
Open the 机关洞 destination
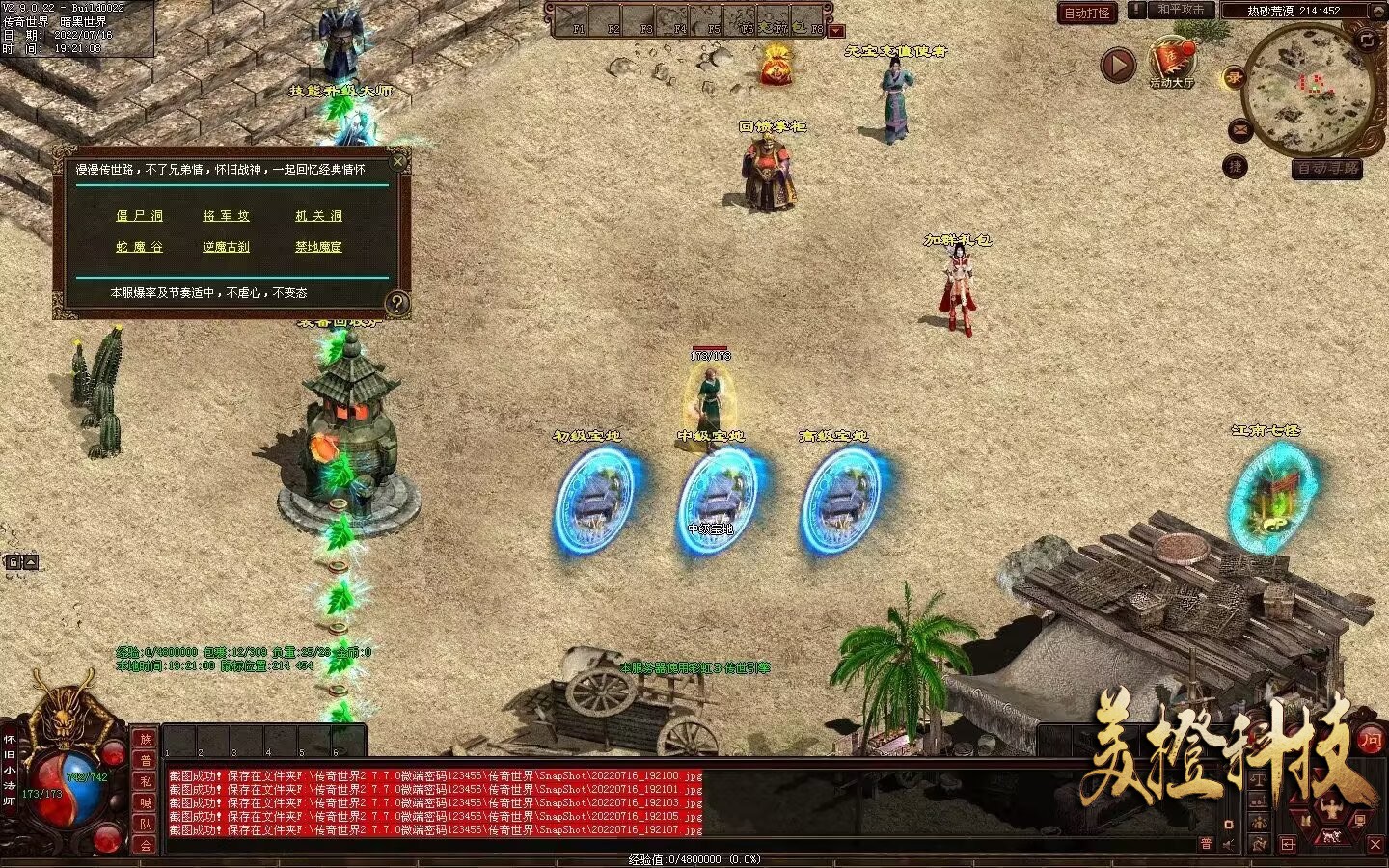pyautogui.click(x=318, y=216)
